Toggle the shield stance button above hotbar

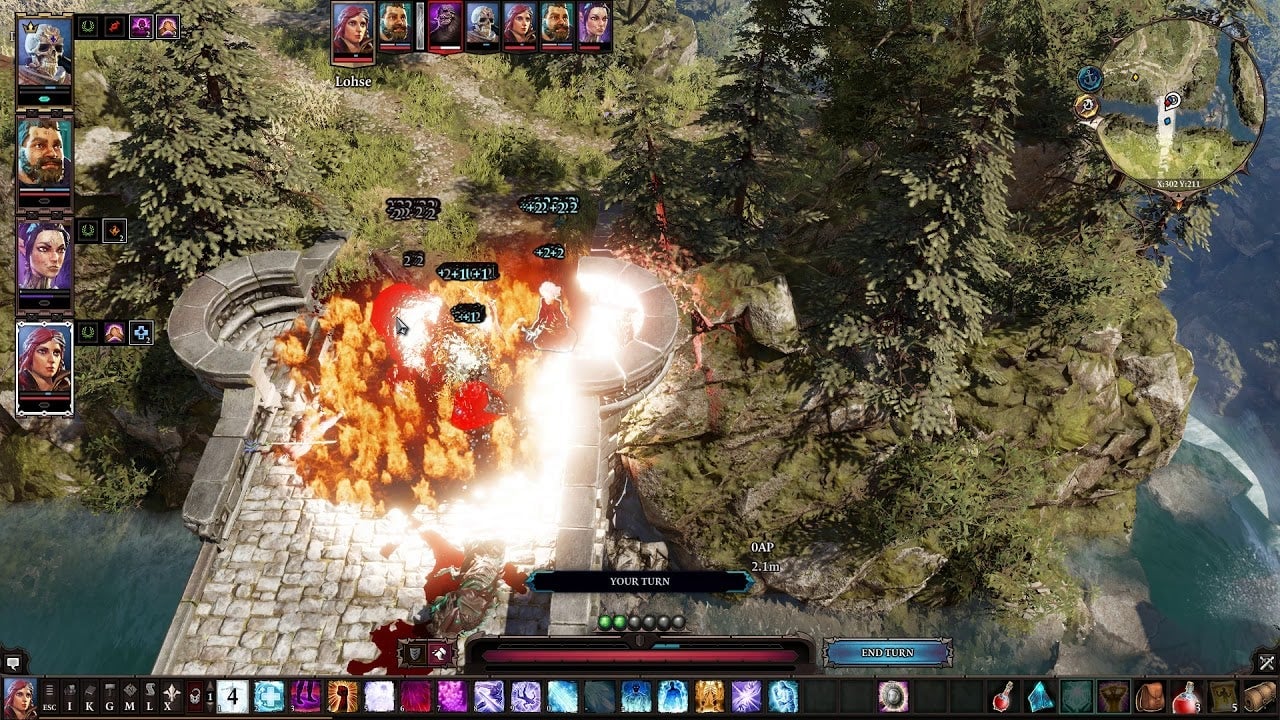click(414, 654)
